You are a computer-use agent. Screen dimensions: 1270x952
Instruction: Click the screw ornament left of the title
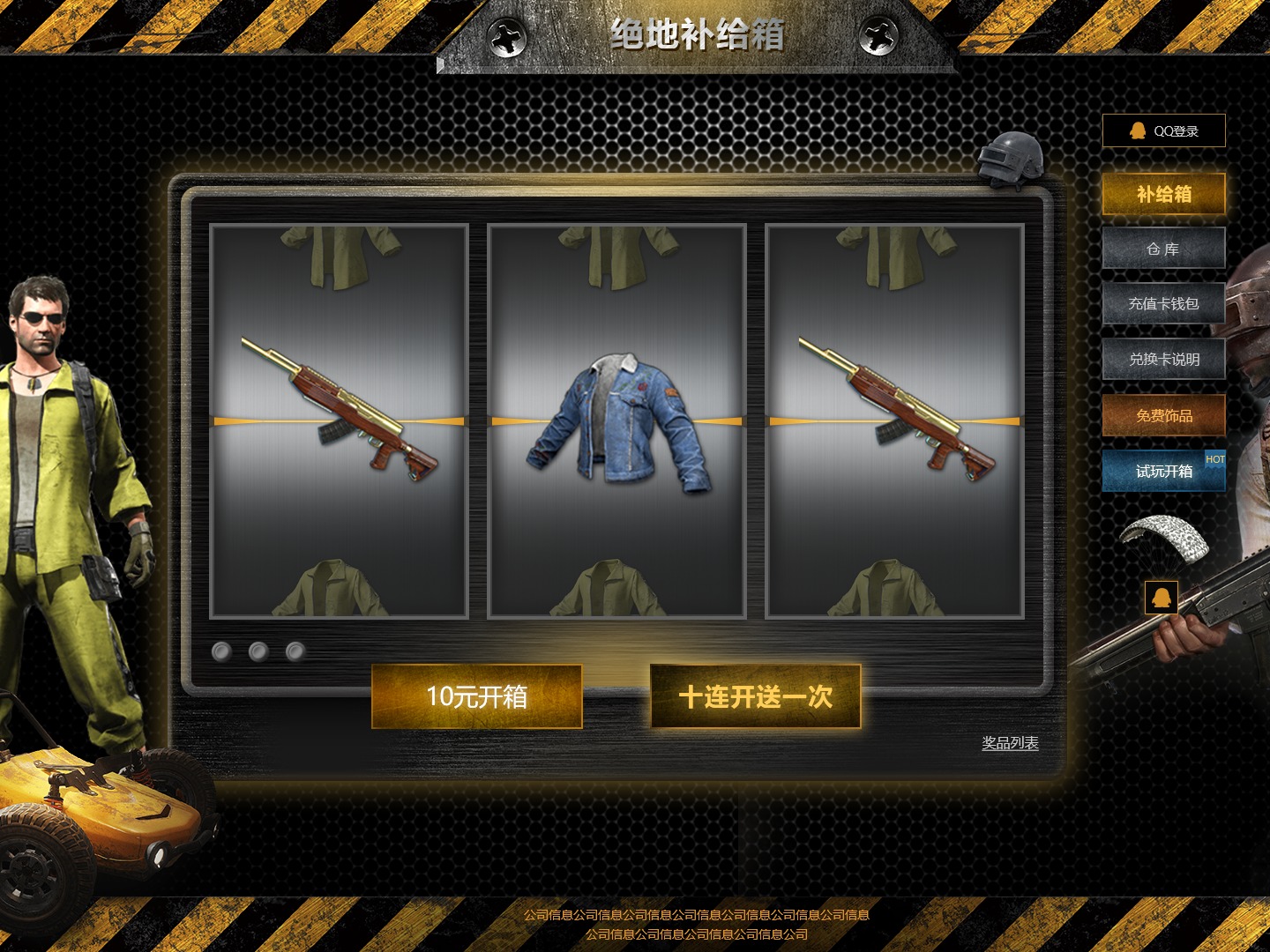tap(504, 39)
